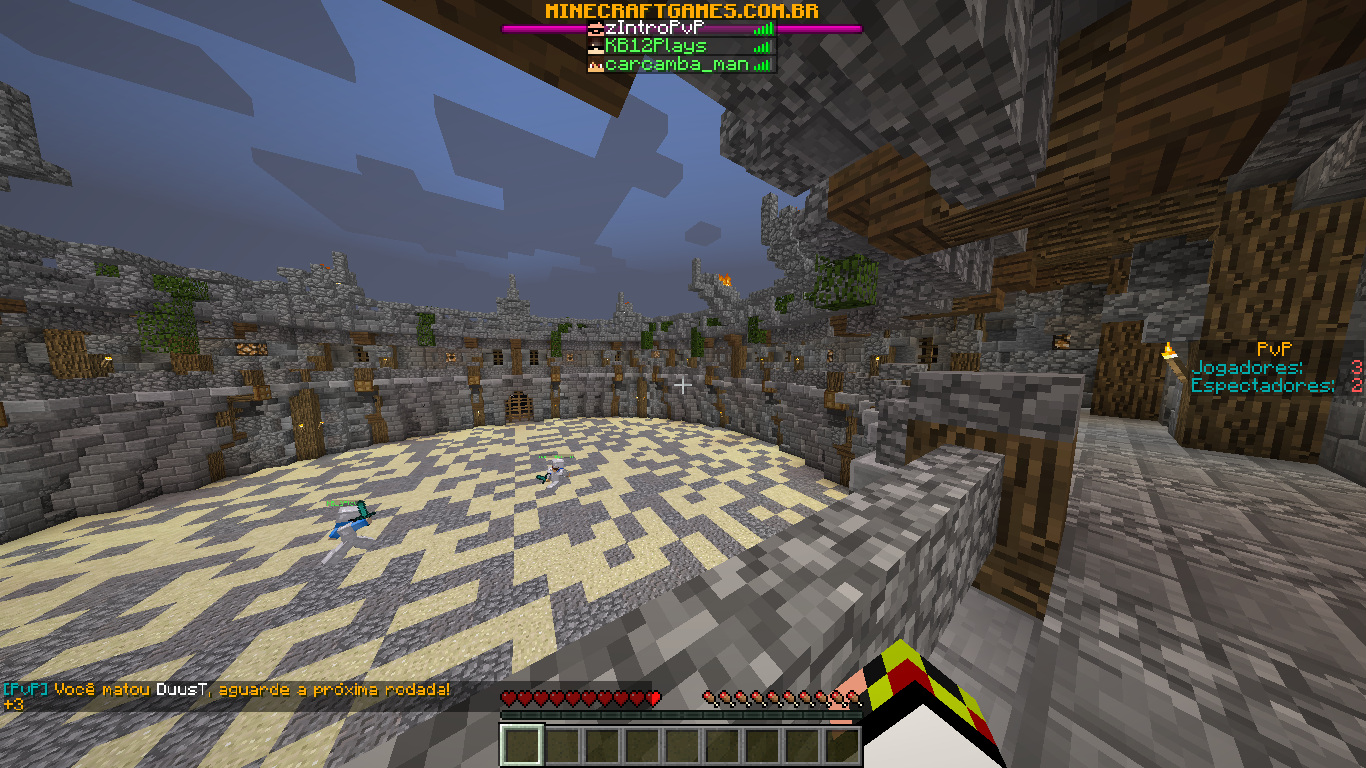Select the highlighted first hotbar slot
Screen dimensions: 1366x768
point(521,745)
